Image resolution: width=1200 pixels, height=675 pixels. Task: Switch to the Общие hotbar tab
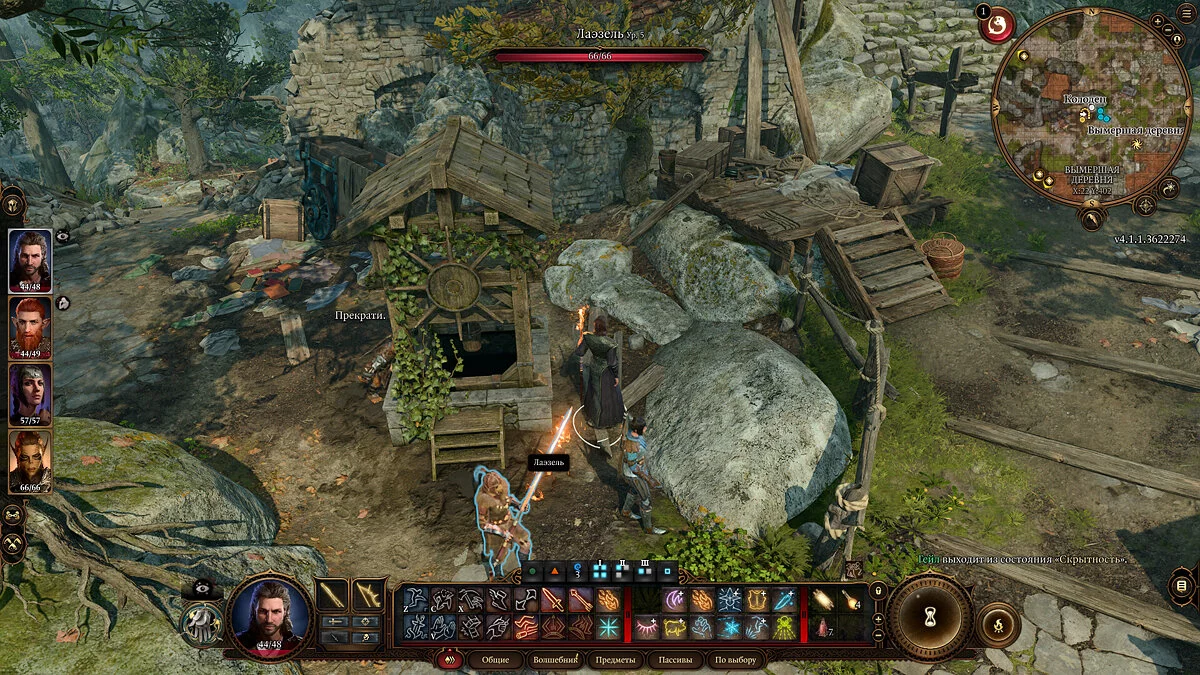(495, 660)
